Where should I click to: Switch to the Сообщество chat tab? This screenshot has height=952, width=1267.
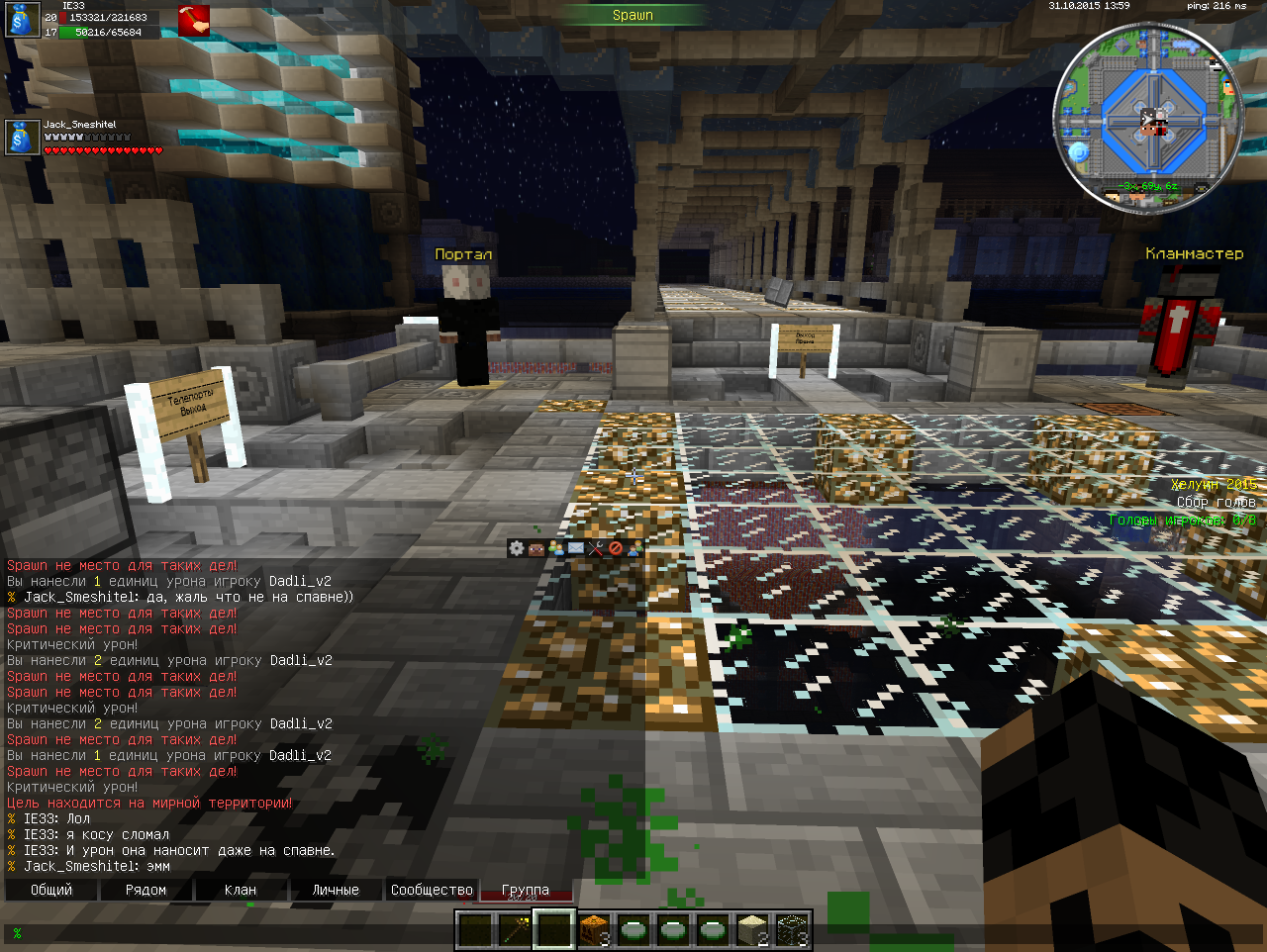[x=432, y=890]
